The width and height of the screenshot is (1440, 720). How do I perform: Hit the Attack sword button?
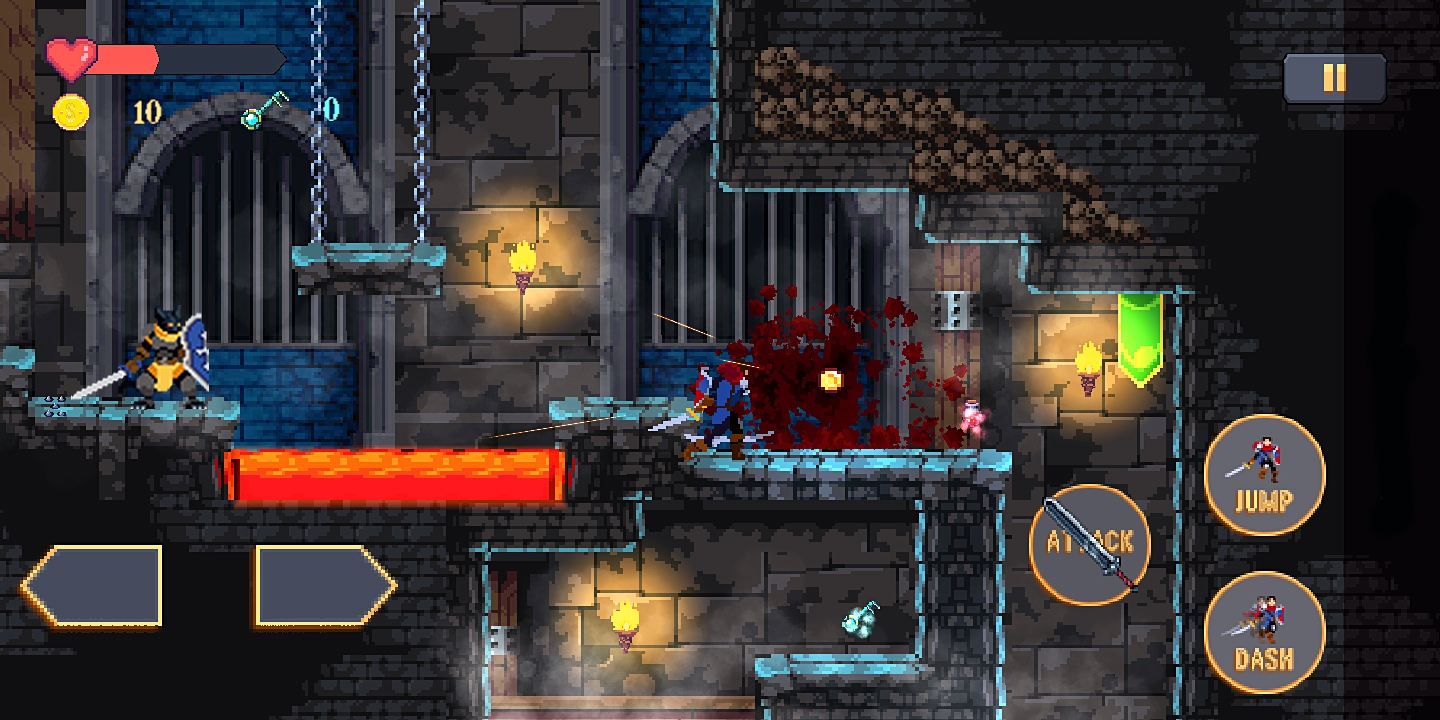point(1090,544)
